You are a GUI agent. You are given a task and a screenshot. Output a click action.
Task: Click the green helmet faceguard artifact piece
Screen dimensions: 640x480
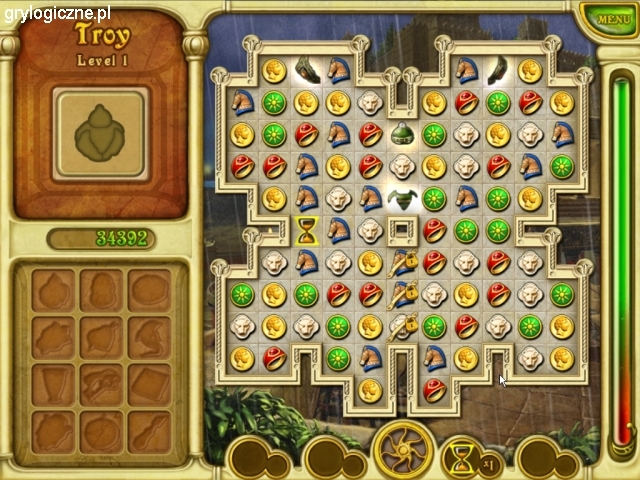(x=402, y=198)
